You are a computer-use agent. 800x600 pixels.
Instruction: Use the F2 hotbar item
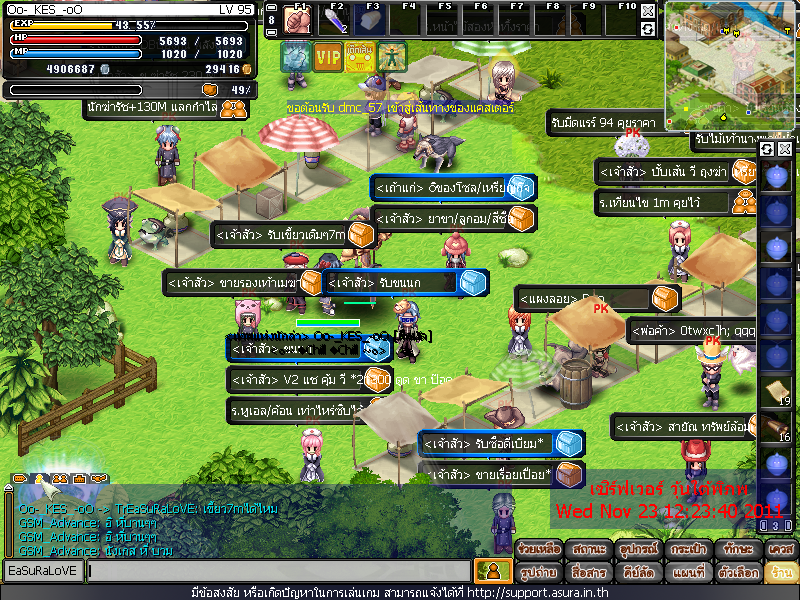pyautogui.click(x=334, y=21)
